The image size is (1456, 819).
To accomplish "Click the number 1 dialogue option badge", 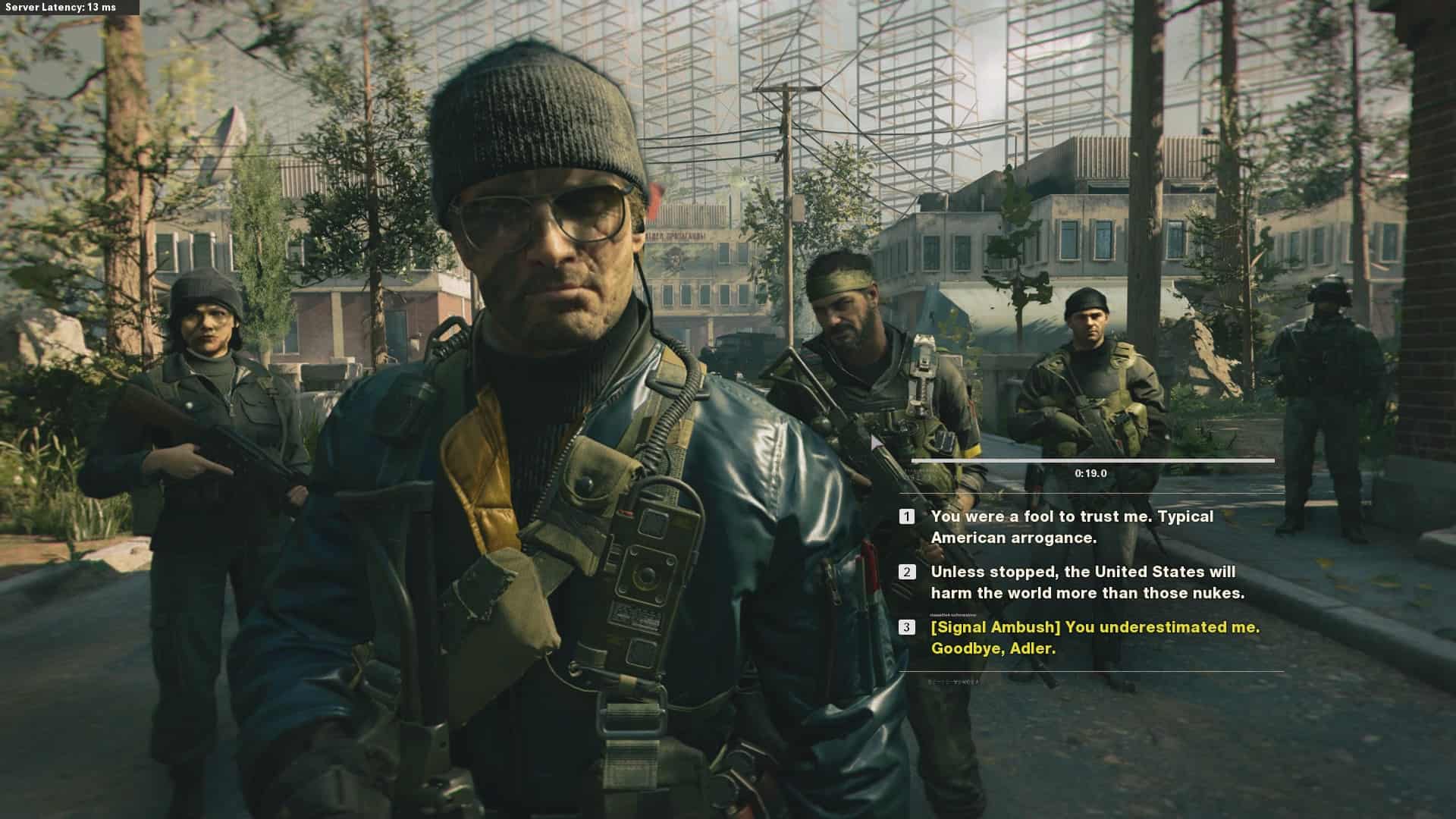I will [x=907, y=517].
